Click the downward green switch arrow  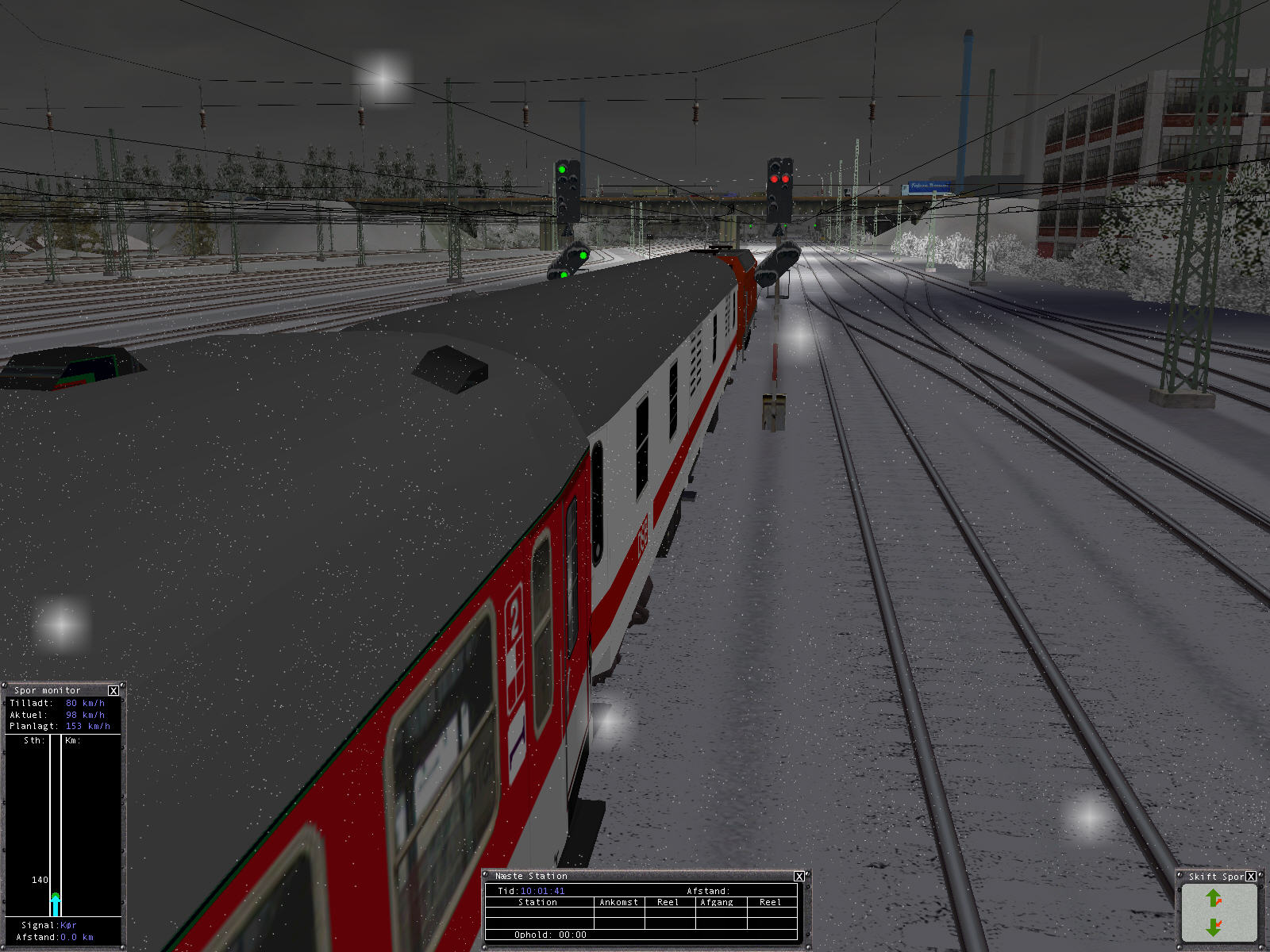point(1213,926)
